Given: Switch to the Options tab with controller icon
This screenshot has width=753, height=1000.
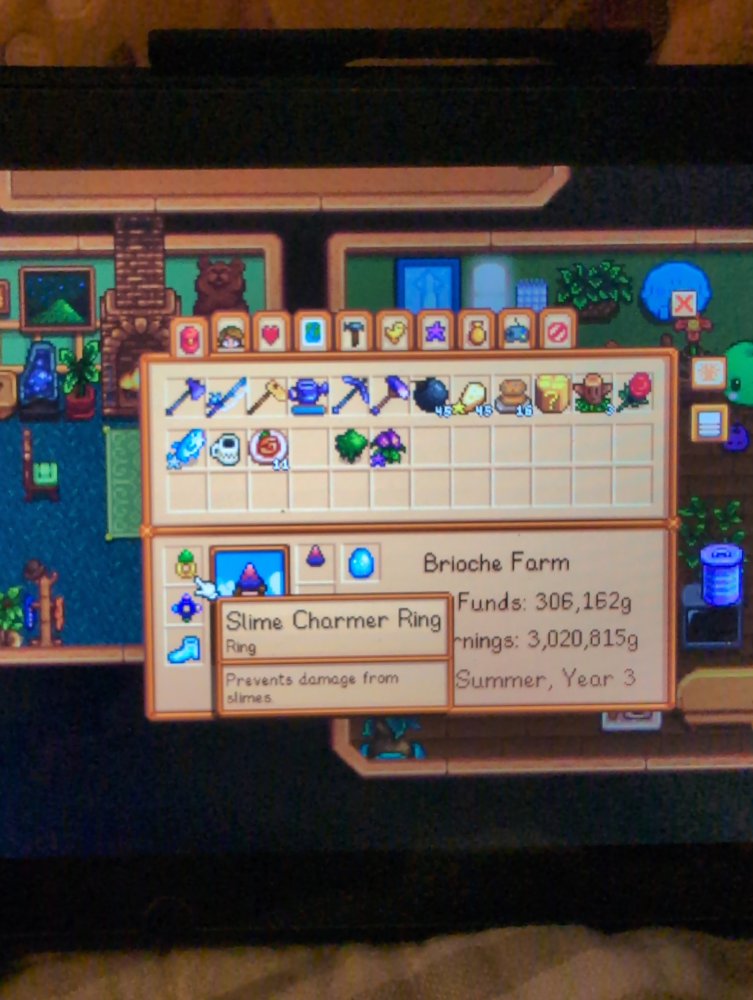Looking at the screenshot, I should click(x=516, y=330).
